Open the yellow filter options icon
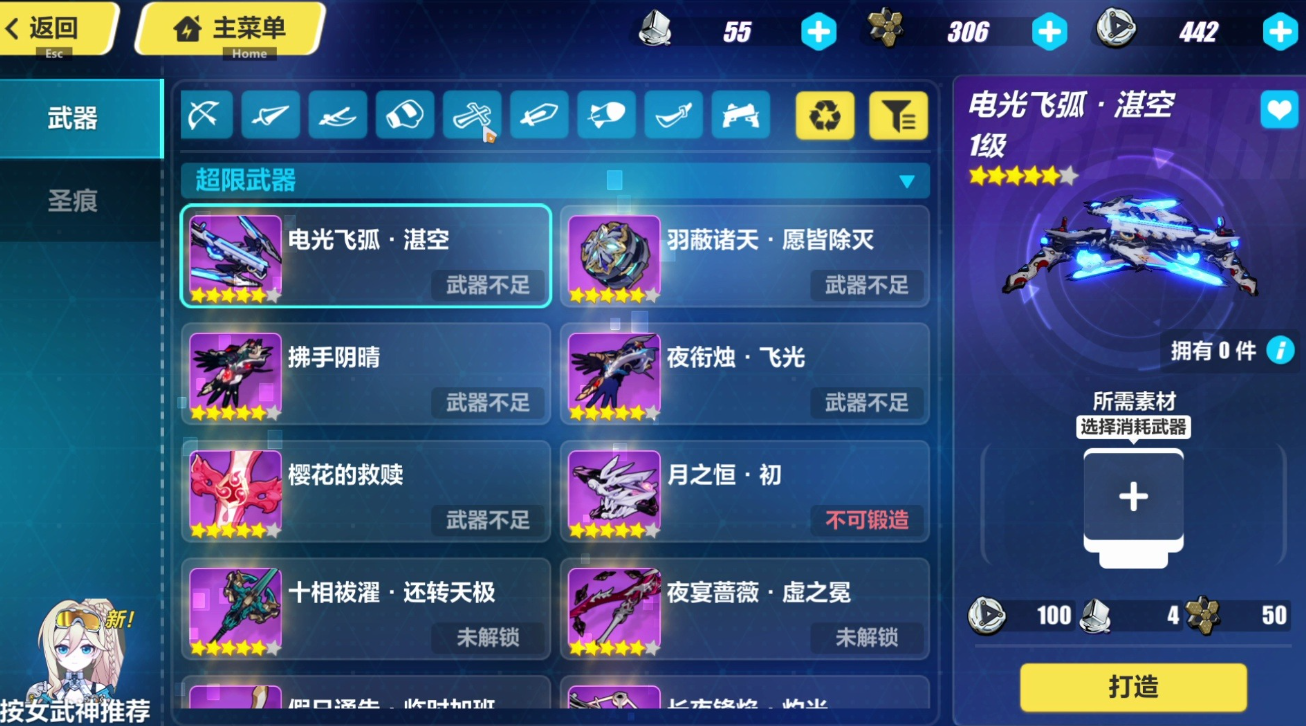1306x726 pixels. tap(898, 114)
